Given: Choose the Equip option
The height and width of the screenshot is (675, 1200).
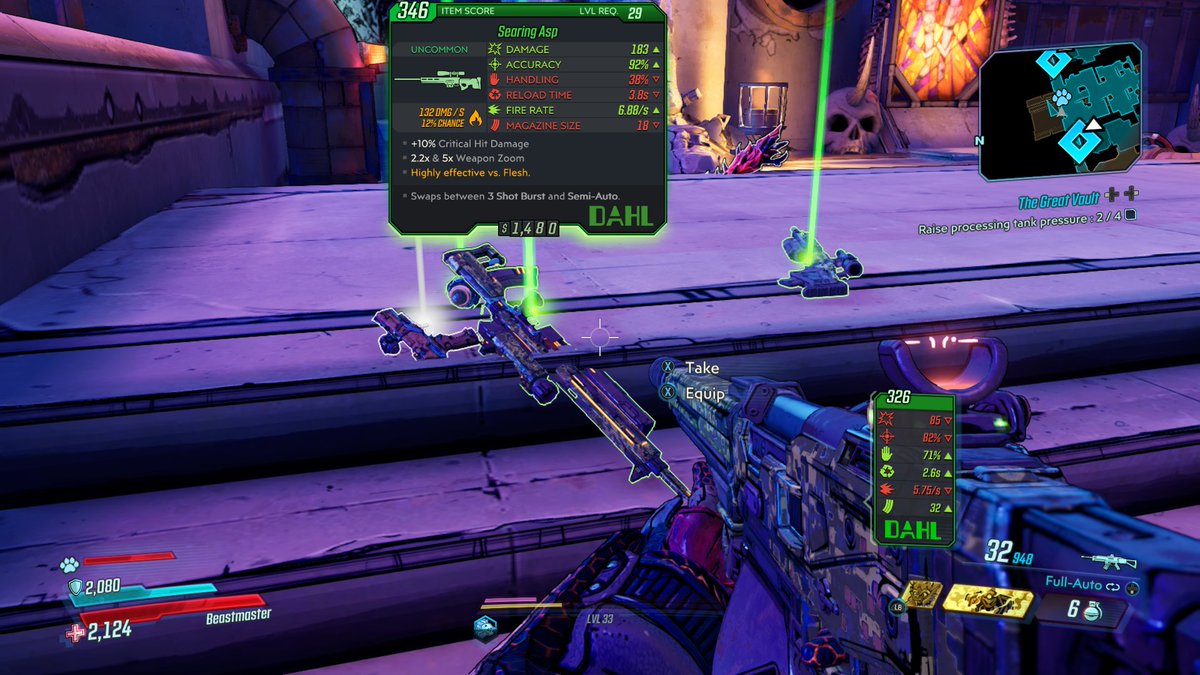Looking at the screenshot, I should [x=704, y=394].
